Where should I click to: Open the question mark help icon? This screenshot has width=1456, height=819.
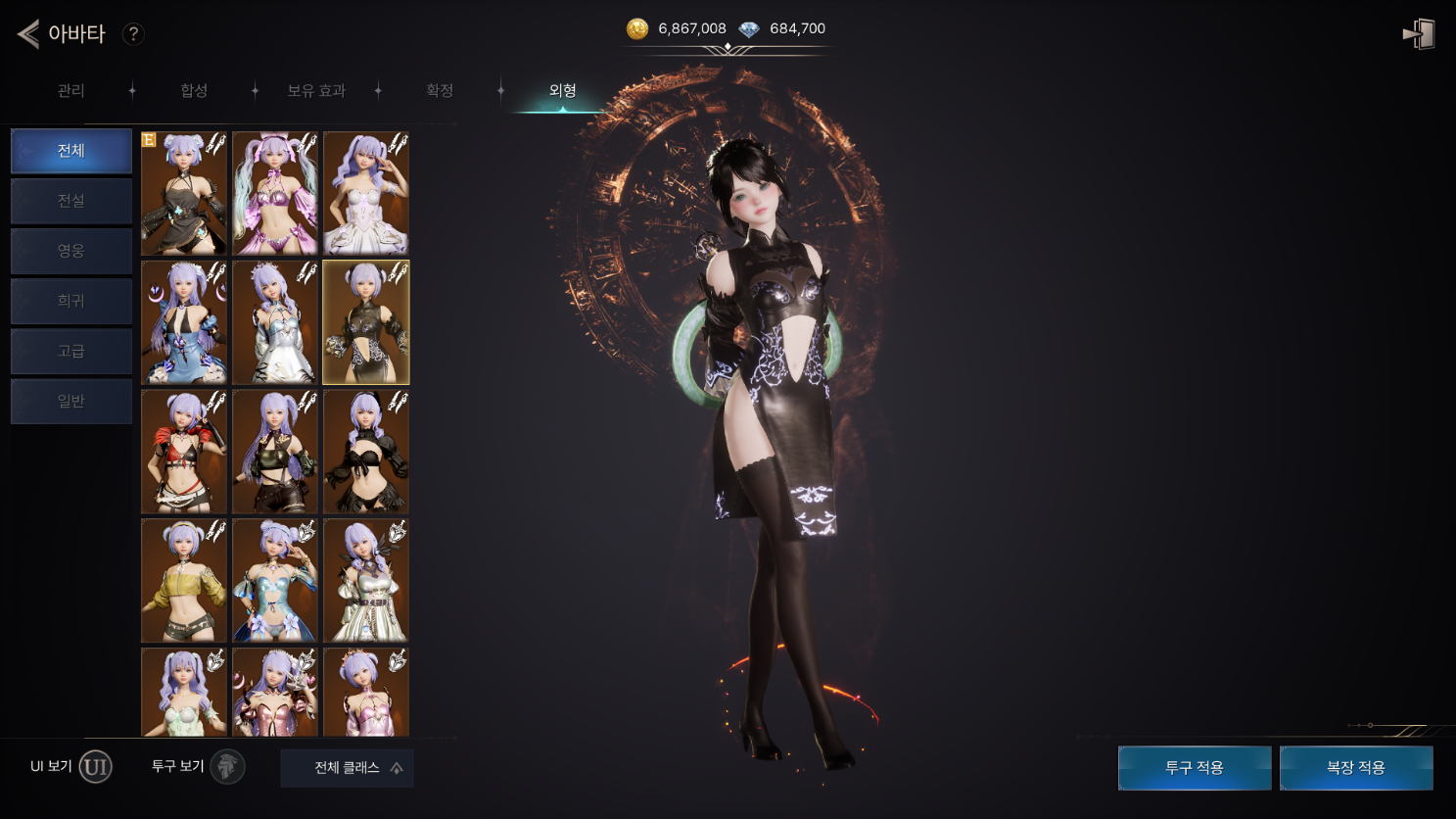click(133, 34)
